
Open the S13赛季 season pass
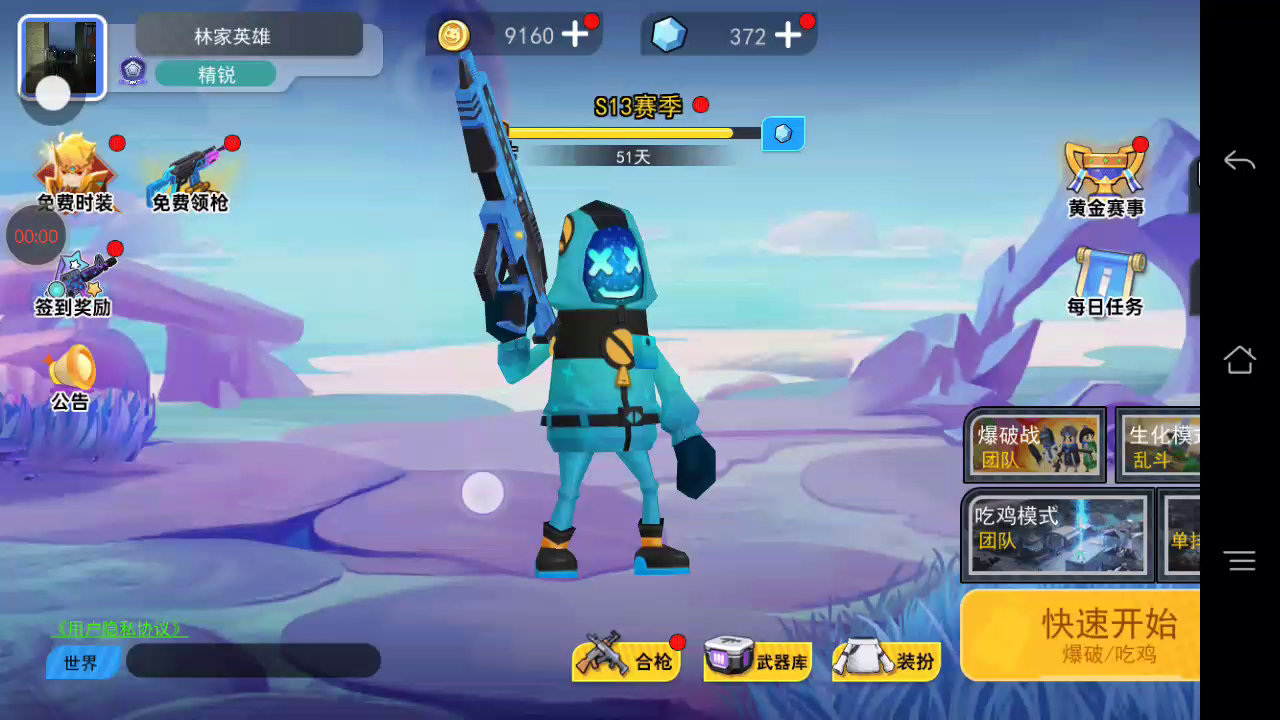[x=637, y=107]
